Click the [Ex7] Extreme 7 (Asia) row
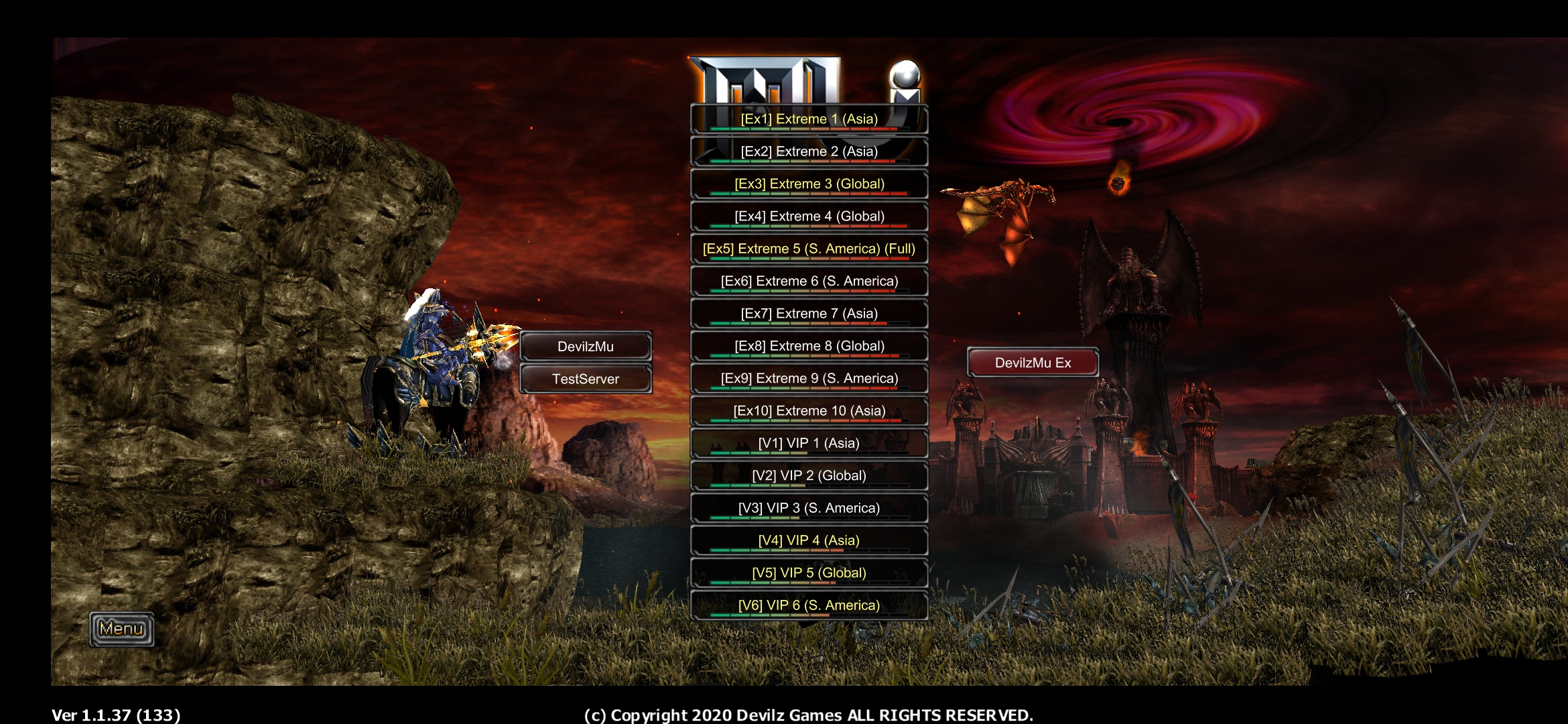Screen dimensions: 1568x724 point(809,314)
